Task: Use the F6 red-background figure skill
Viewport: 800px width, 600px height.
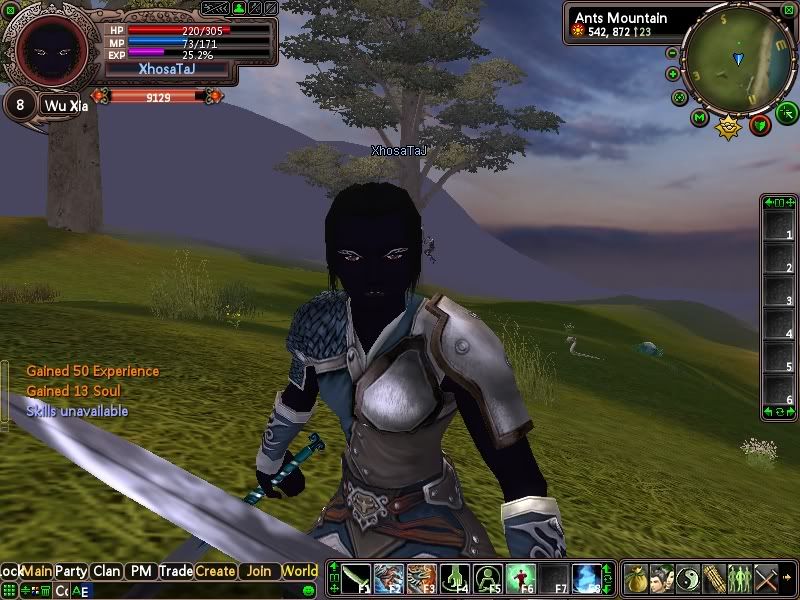Action: click(520, 578)
